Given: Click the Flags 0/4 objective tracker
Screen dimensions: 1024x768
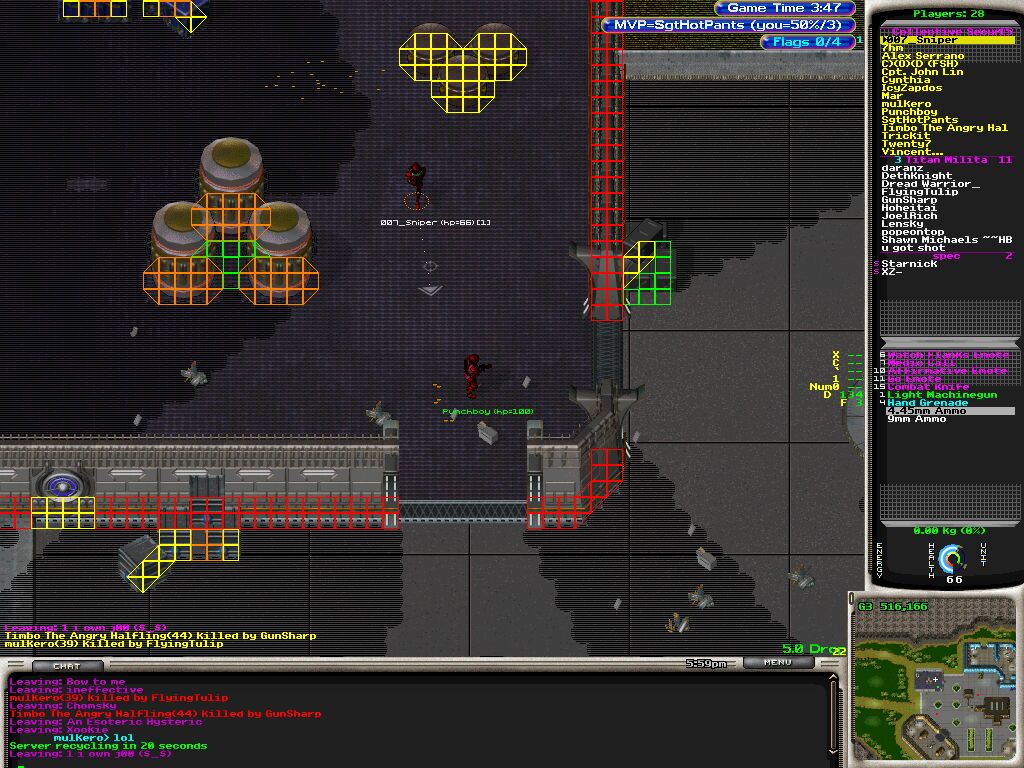Looking at the screenshot, I should click(x=807, y=42).
